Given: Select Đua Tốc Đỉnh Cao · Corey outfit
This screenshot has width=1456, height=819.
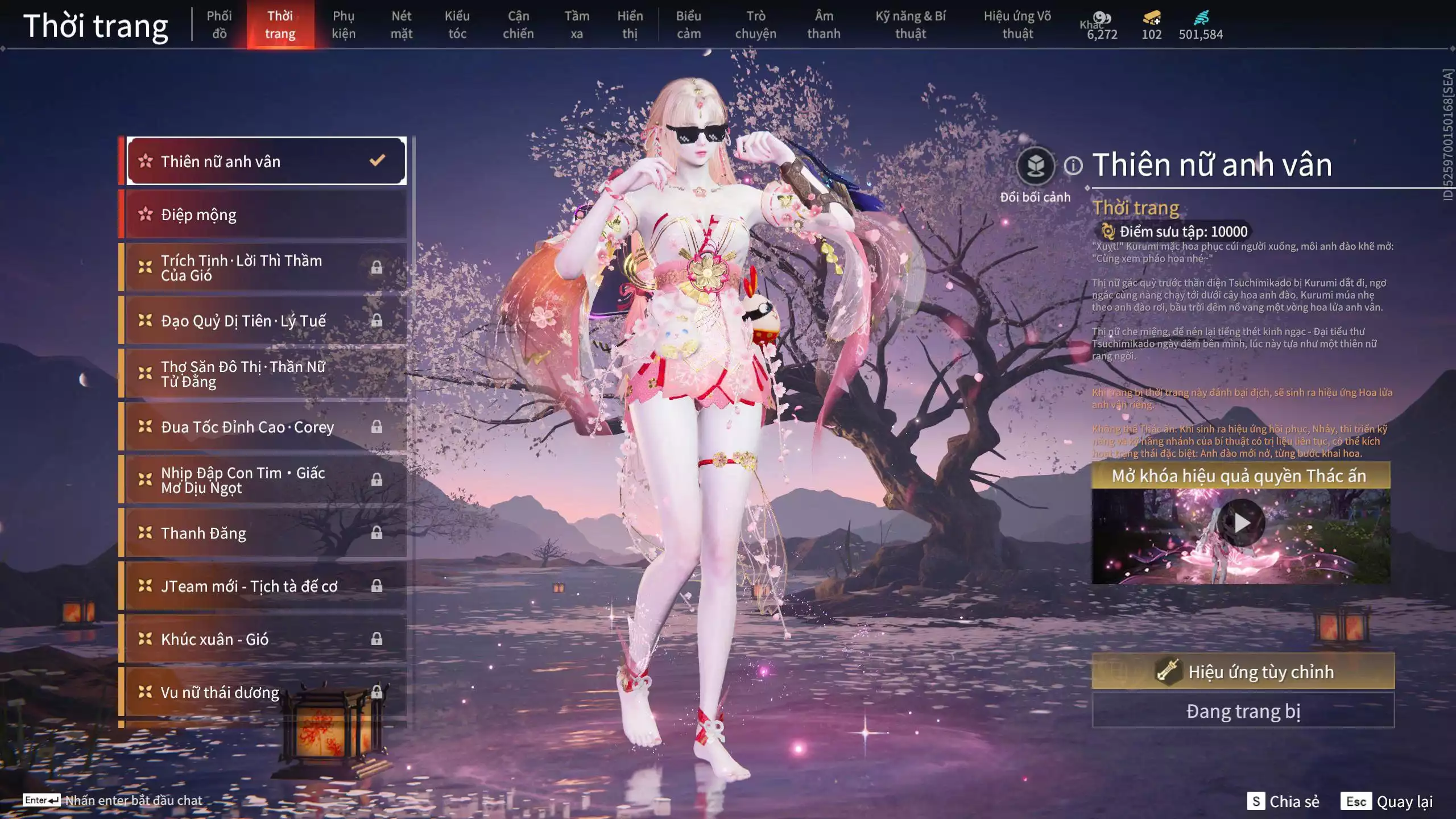Looking at the screenshot, I should click(x=265, y=427).
